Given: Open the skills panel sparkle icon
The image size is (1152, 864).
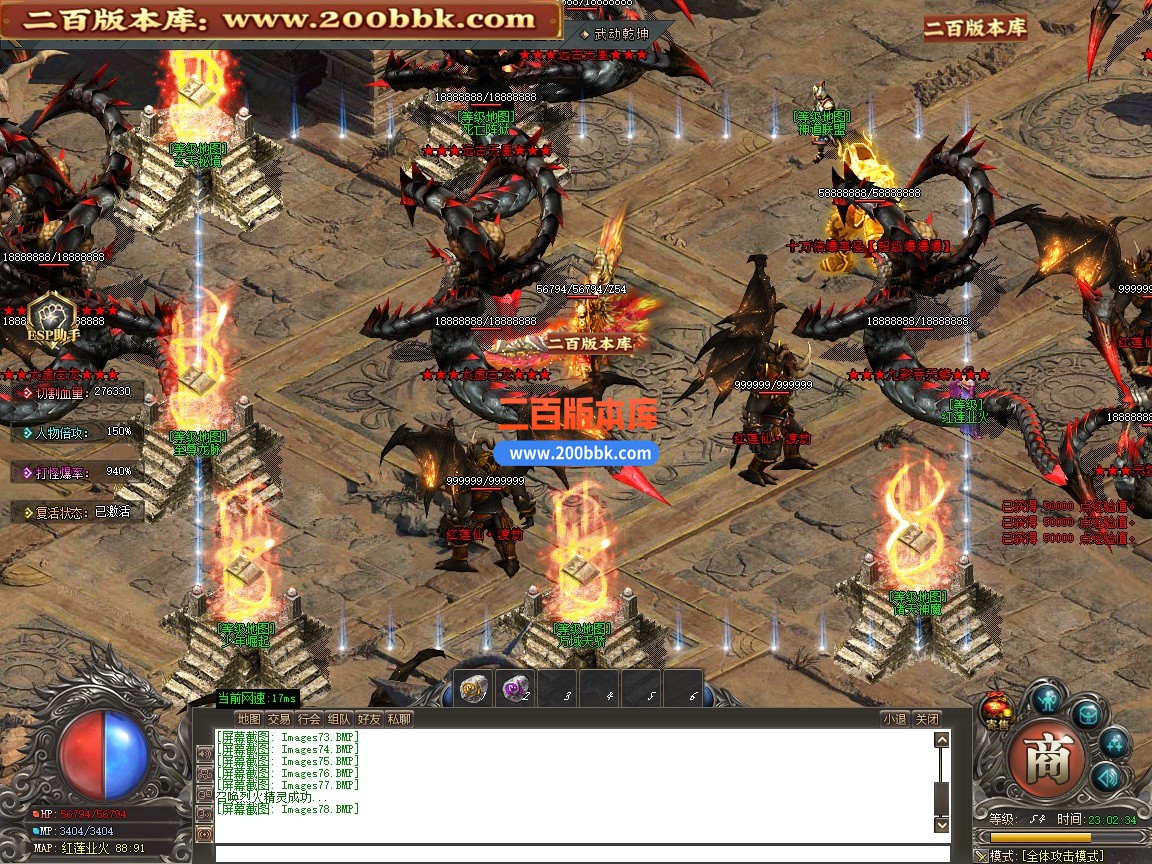Looking at the screenshot, I should (x=1113, y=742).
